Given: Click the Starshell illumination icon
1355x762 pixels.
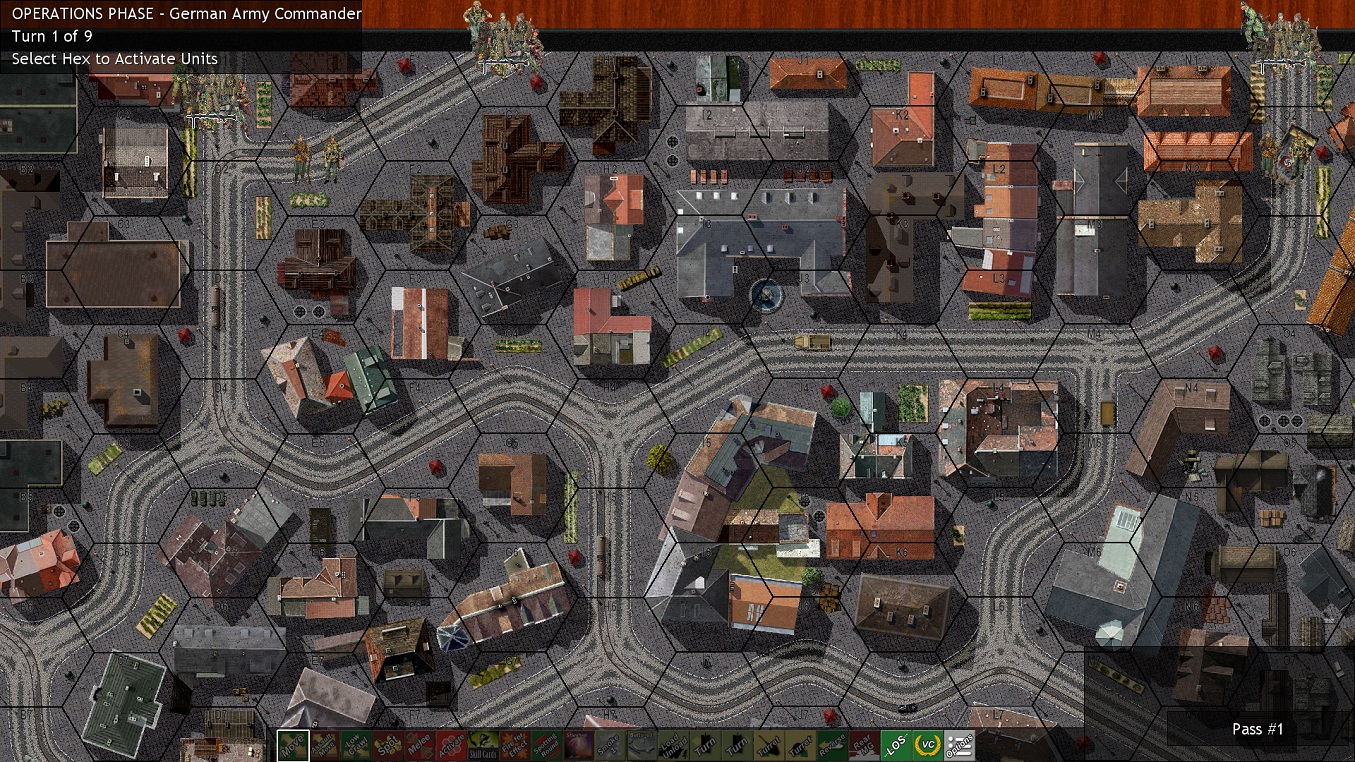Looking at the screenshot, I should 580,745.
